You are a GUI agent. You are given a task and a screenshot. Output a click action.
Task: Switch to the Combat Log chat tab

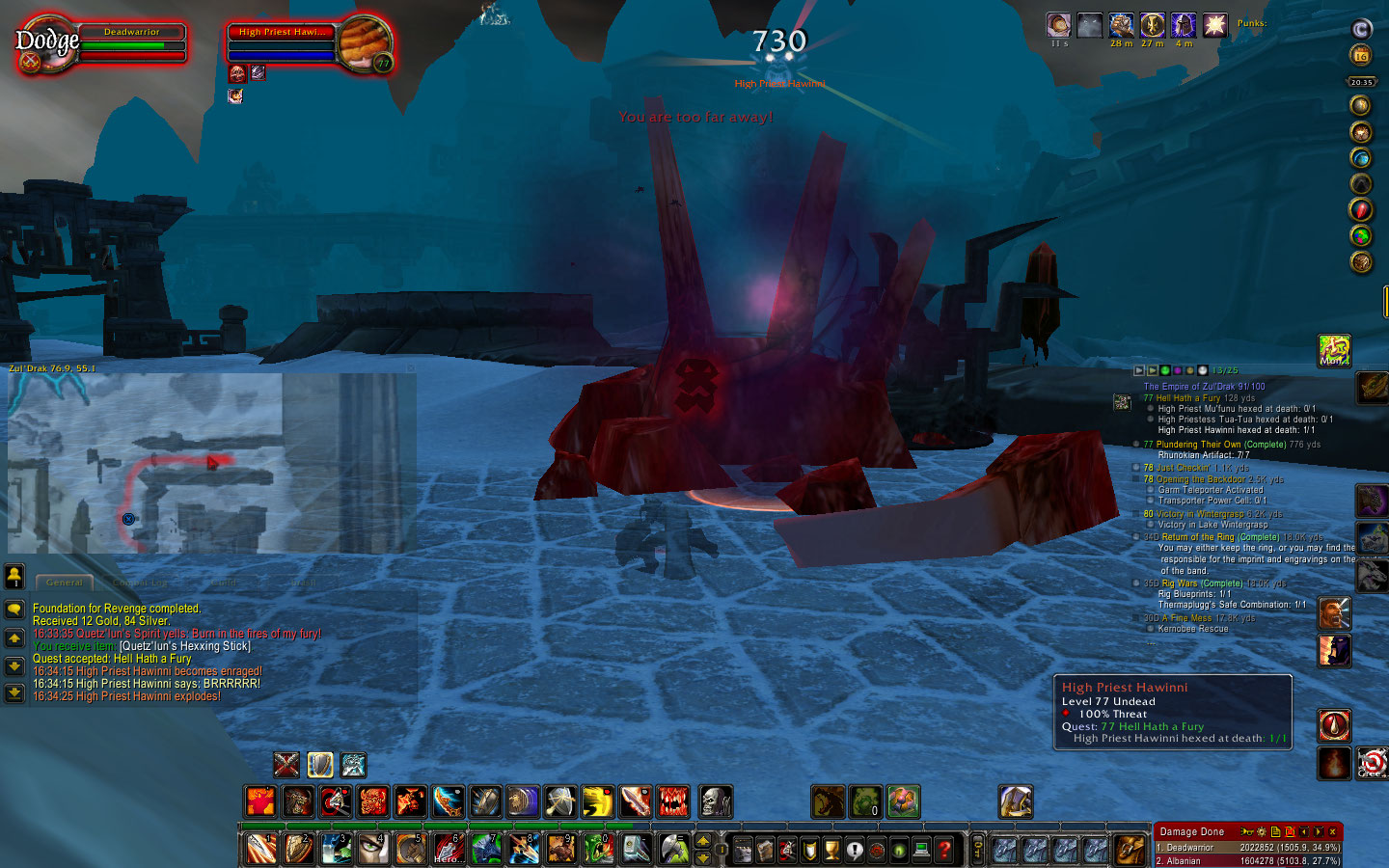[140, 582]
